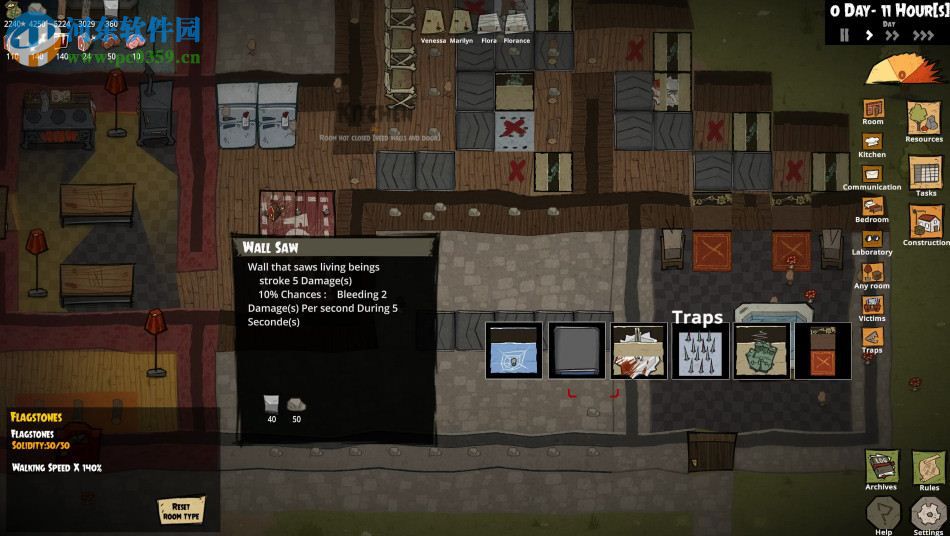Show the Tasks panel

click(x=926, y=175)
